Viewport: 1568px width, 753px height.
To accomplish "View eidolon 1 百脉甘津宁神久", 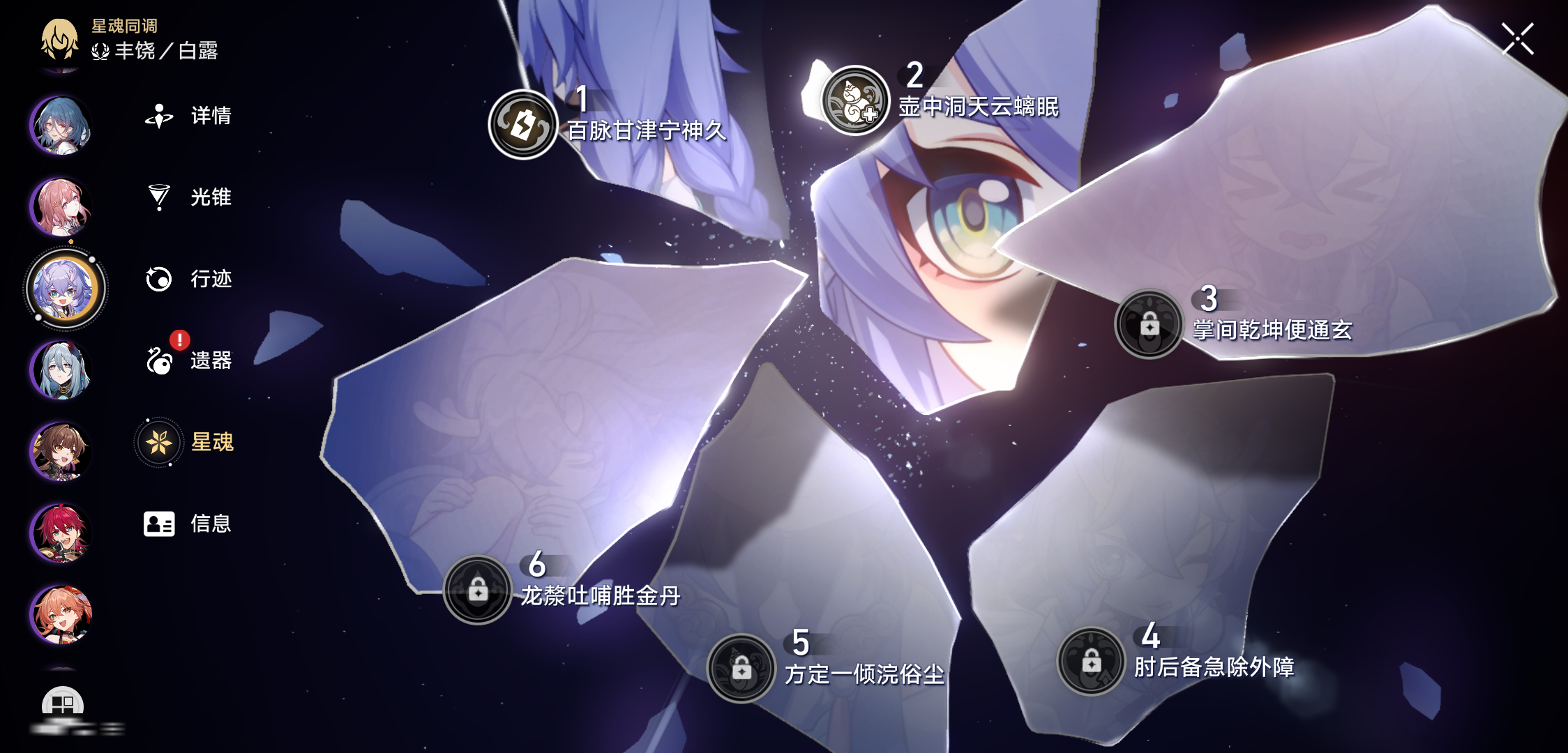I will pyautogui.click(x=522, y=125).
